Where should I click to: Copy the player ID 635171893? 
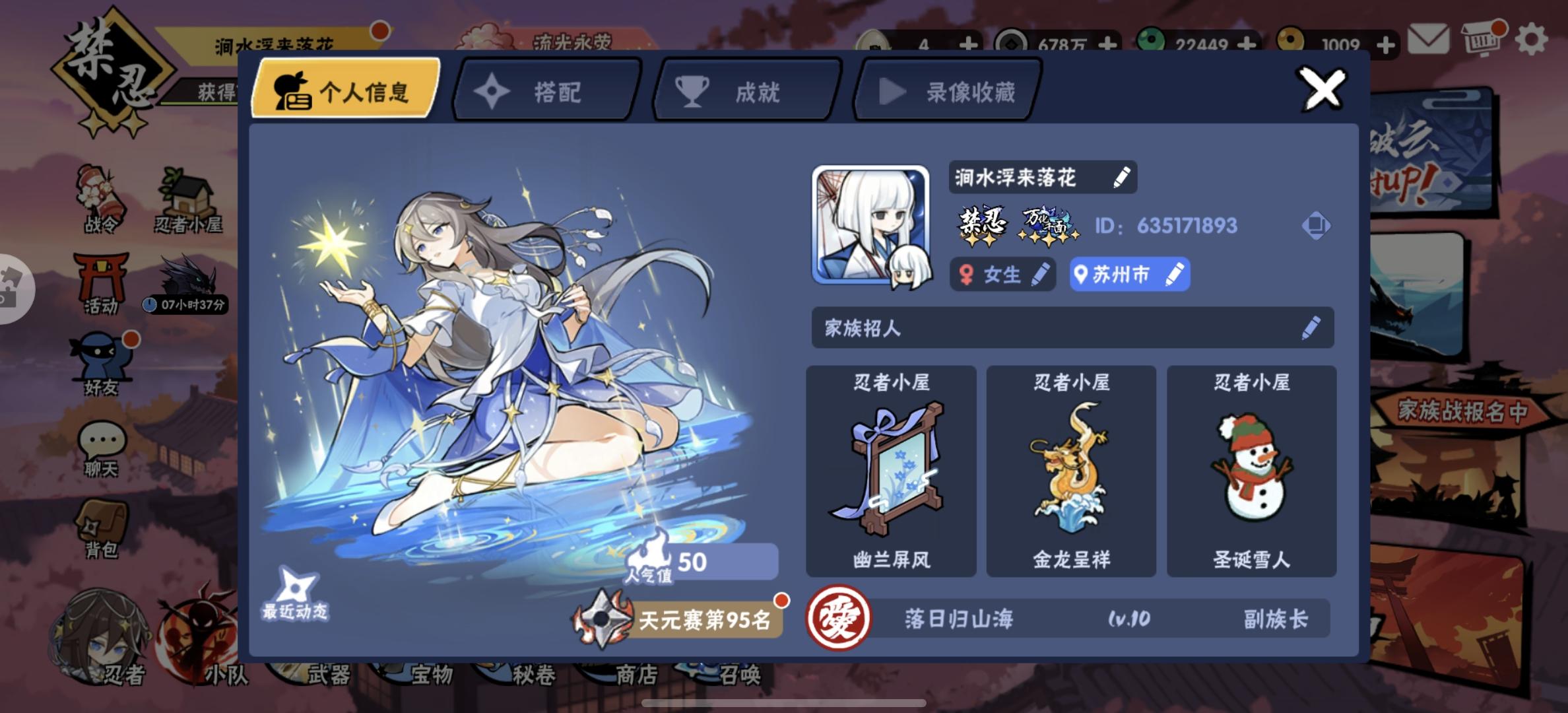(1317, 225)
